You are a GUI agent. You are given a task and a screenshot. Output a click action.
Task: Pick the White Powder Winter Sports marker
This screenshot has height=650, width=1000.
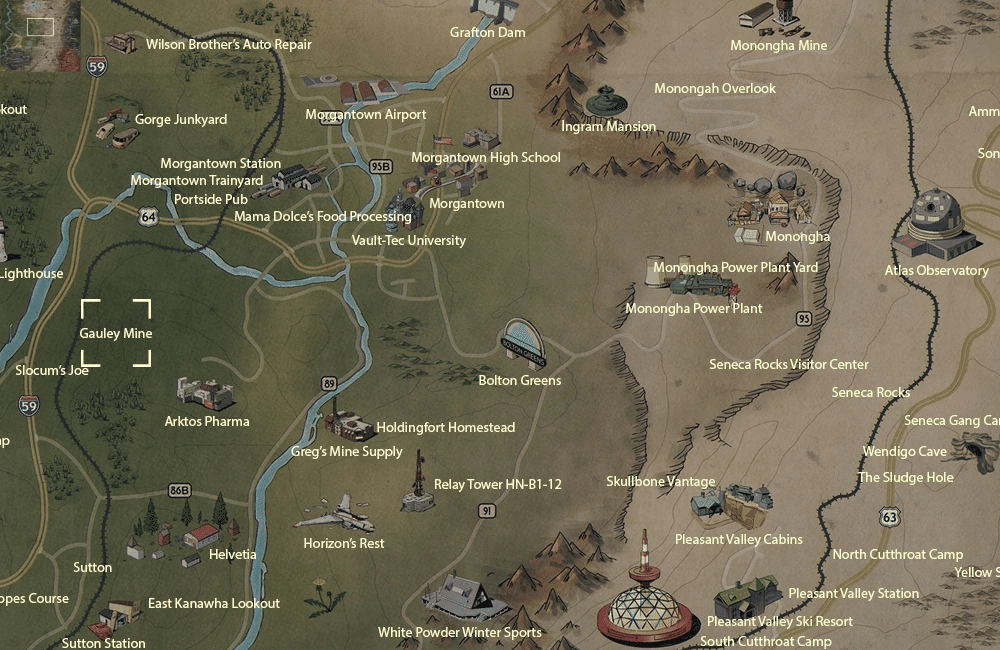(460, 597)
